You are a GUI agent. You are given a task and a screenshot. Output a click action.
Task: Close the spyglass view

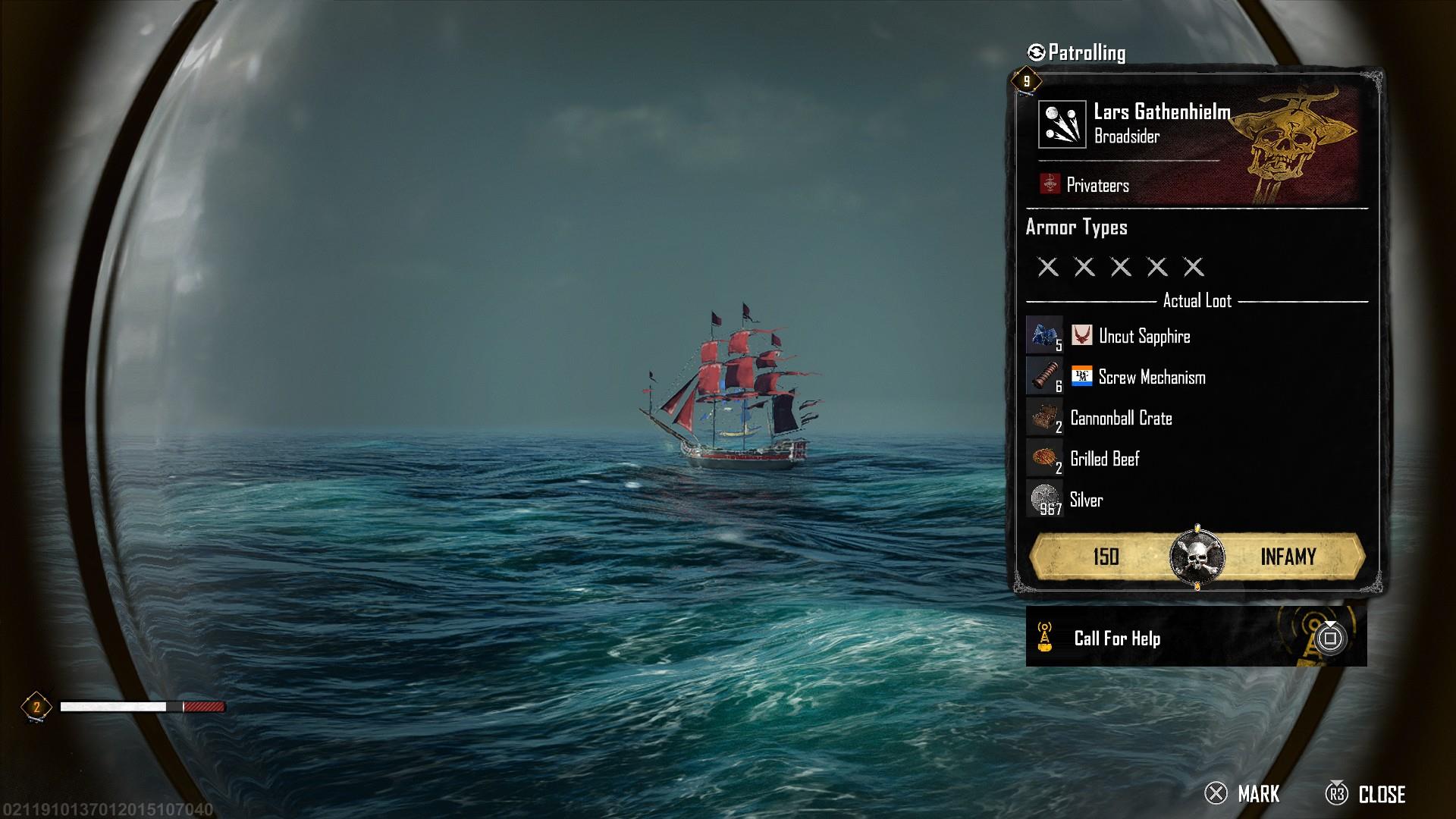pyautogui.click(x=1365, y=794)
